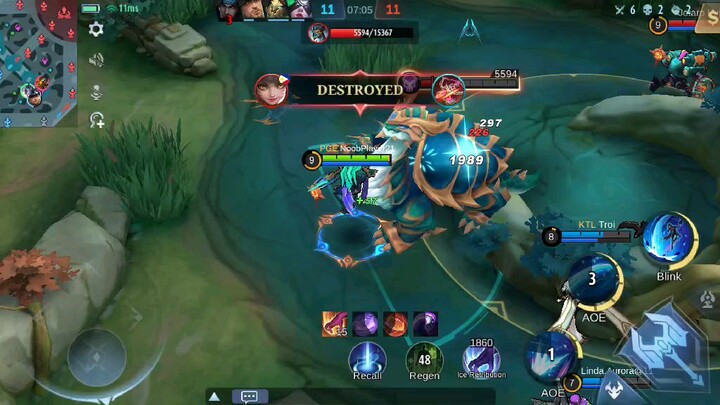Open the chat message box
The height and width of the screenshot is (405, 720).
pyautogui.click(x=249, y=396)
